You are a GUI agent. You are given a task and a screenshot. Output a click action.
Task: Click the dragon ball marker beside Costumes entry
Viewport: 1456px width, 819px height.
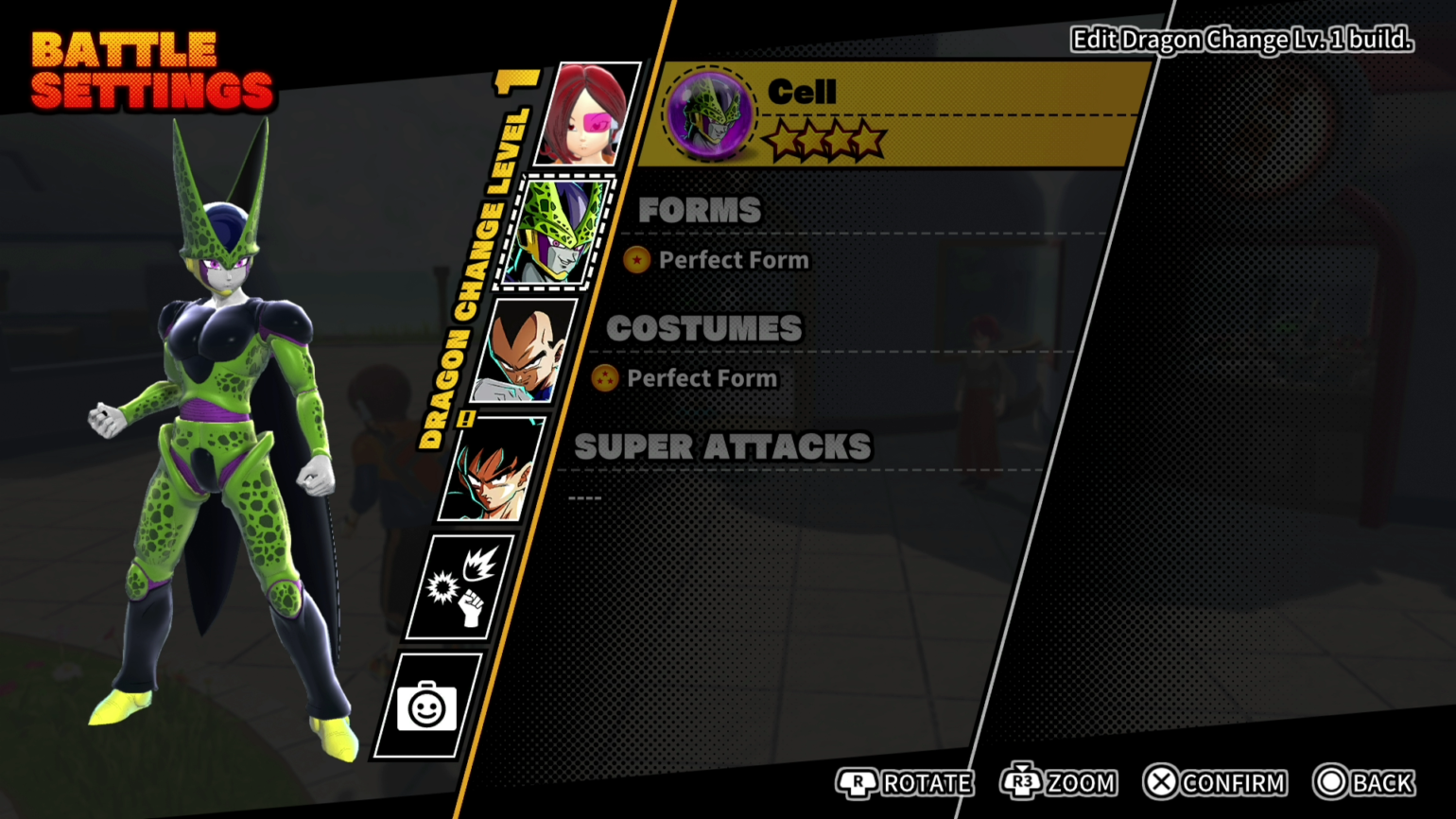pyautogui.click(x=606, y=378)
